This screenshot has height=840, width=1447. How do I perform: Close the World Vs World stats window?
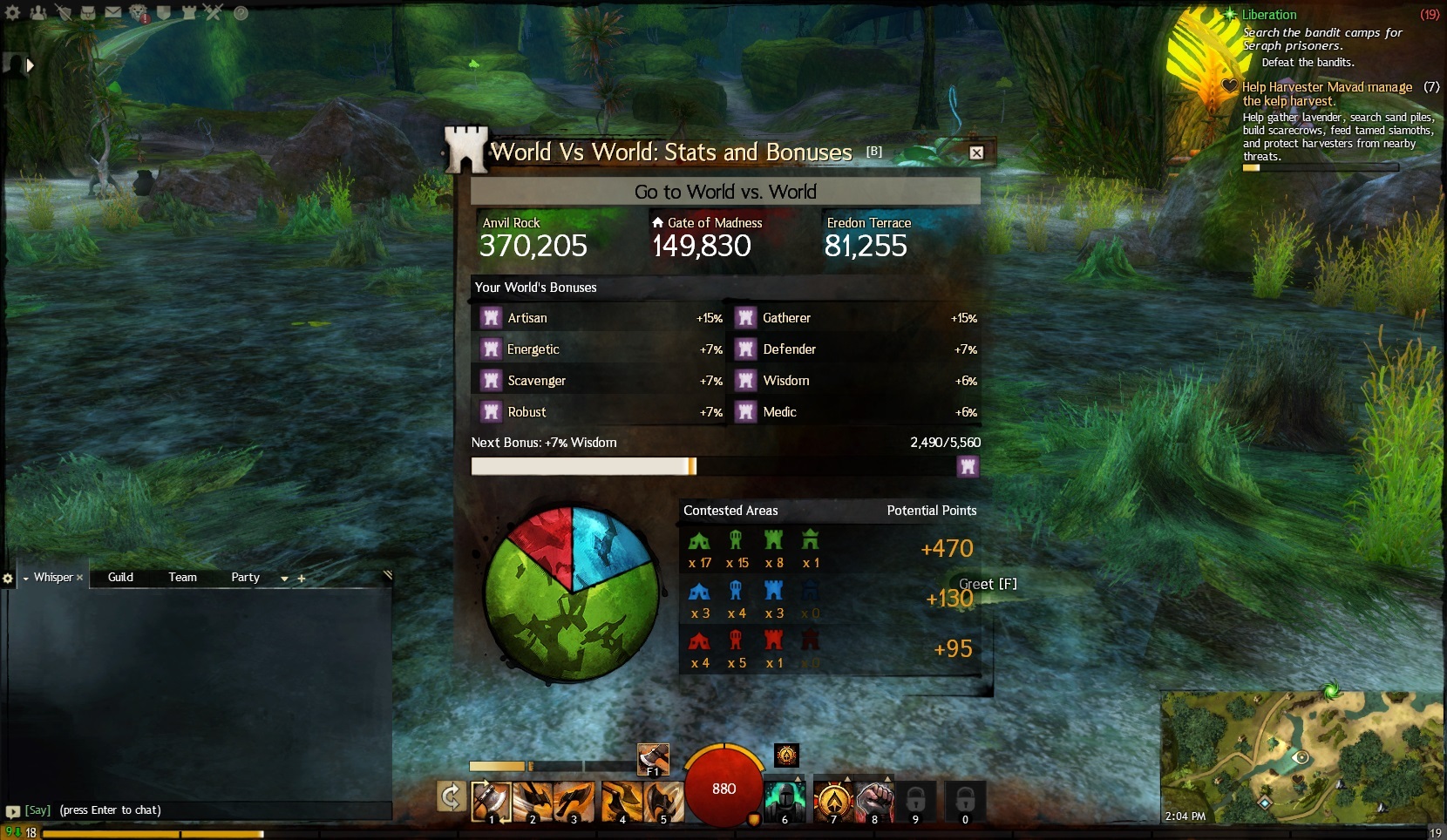tap(976, 152)
